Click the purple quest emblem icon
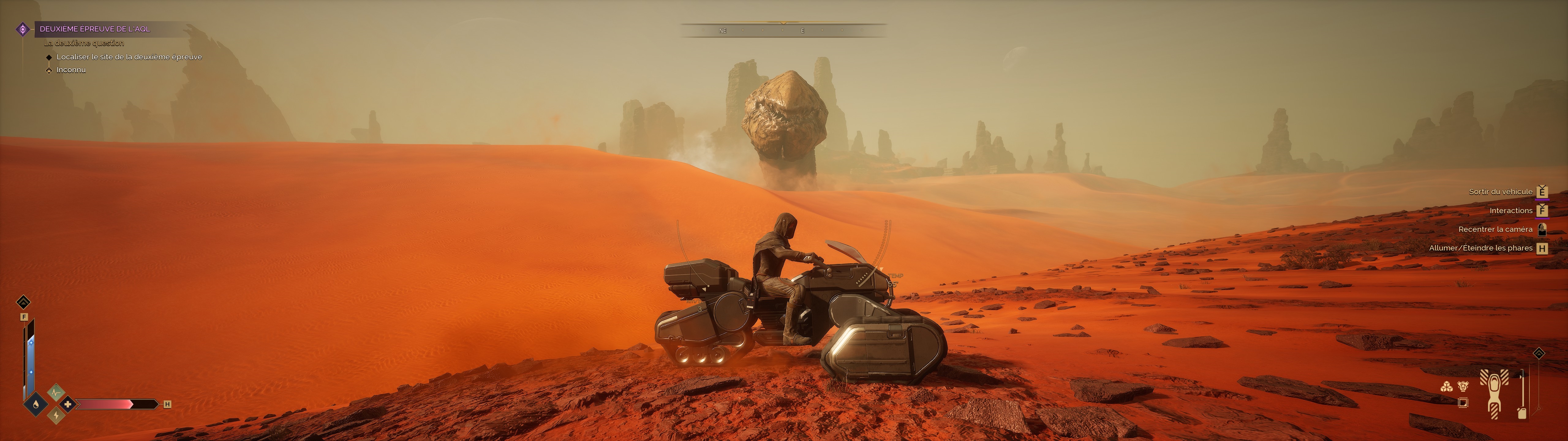Screen dimensions: 1568x441 coord(23,29)
